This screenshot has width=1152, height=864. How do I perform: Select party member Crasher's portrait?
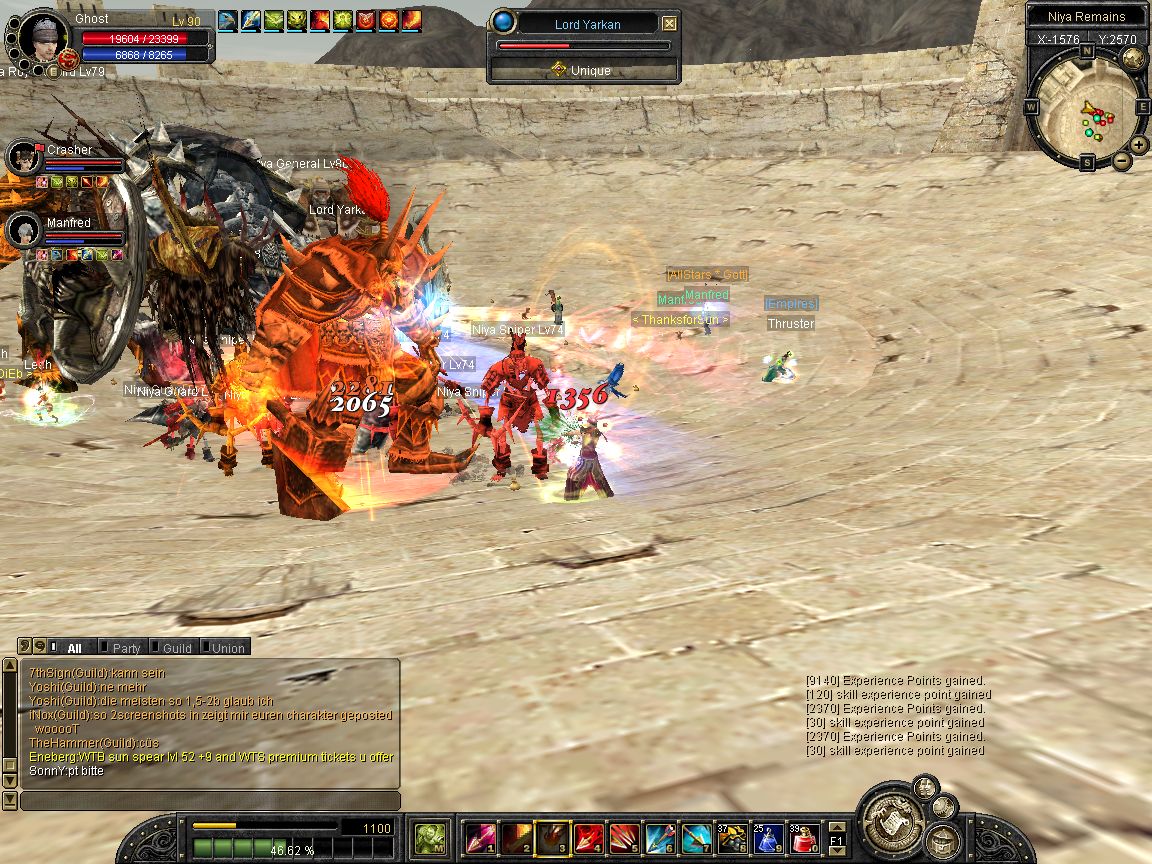pyautogui.click(x=22, y=158)
